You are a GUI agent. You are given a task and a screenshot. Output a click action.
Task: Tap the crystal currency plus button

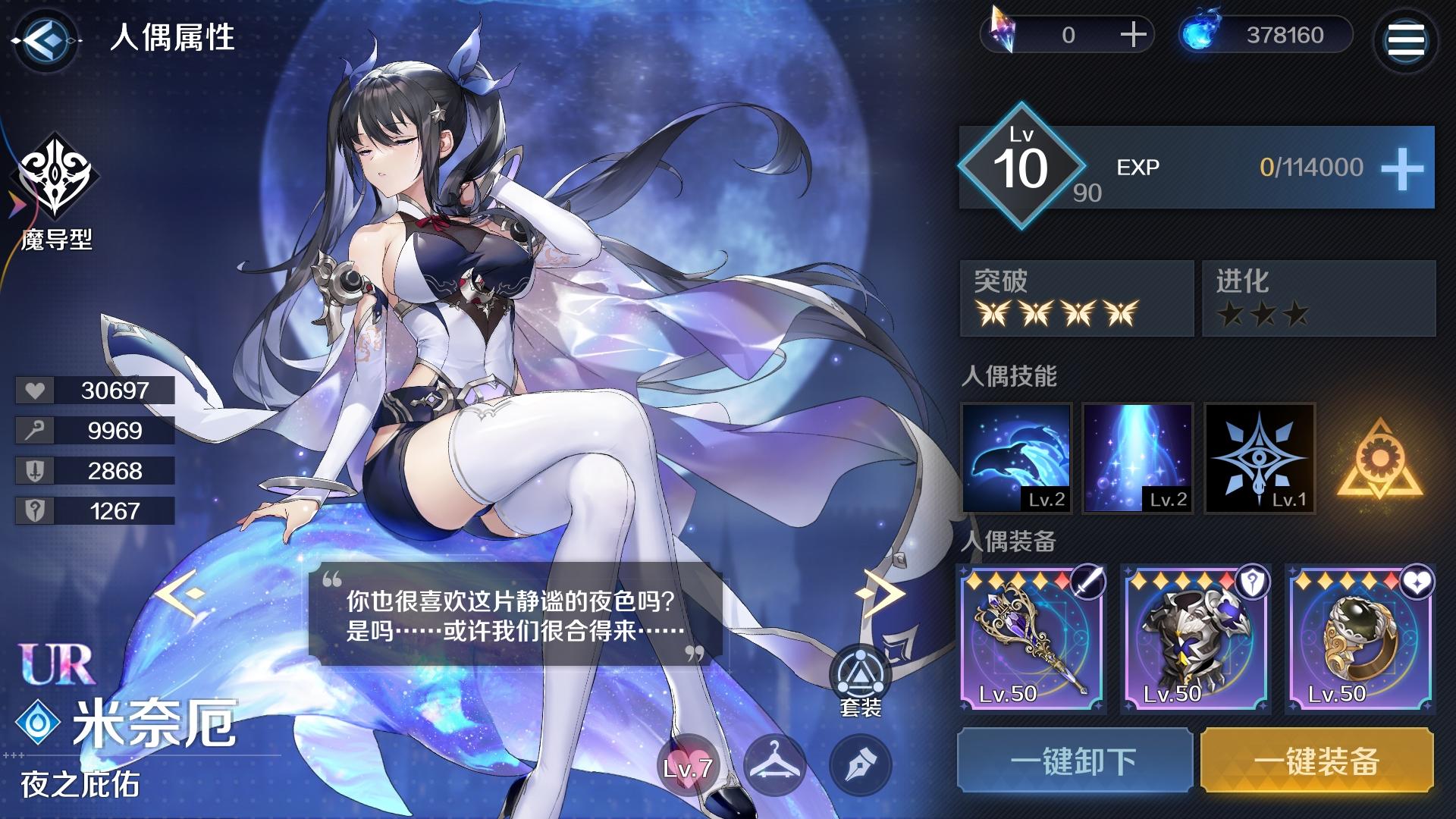pos(1133,34)
